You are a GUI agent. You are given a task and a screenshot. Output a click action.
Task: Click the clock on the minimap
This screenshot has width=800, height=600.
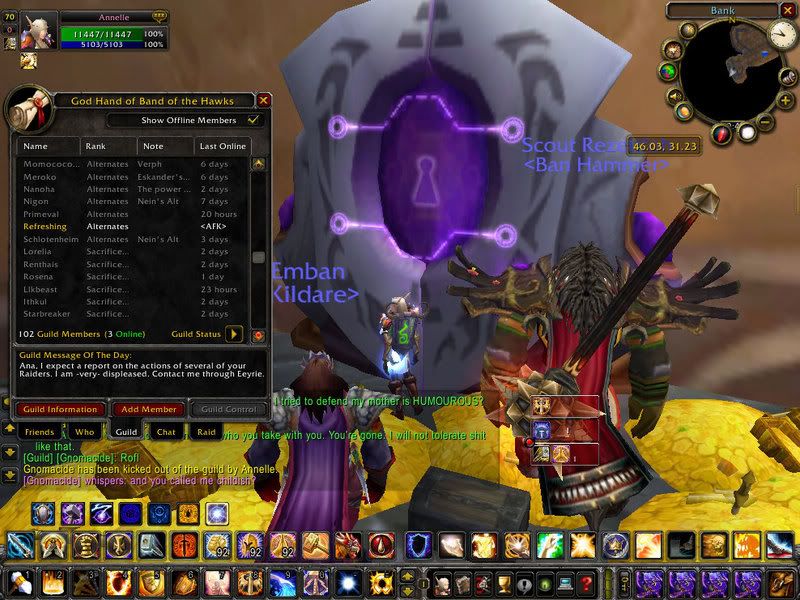pyautogui.click(x=782, y=36)
